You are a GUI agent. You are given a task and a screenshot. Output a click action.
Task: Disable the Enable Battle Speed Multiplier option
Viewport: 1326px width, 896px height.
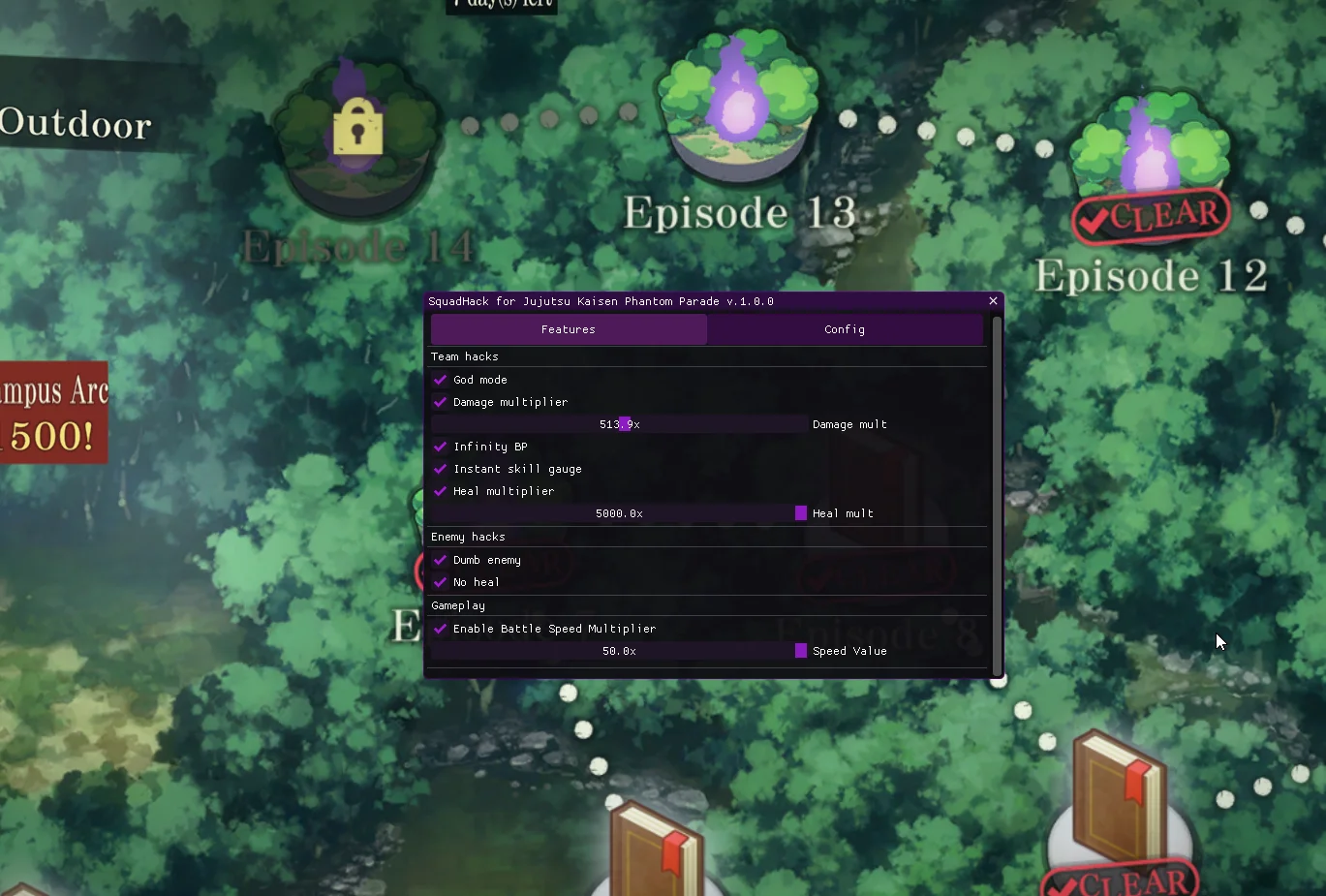click(x=441, y=629)
